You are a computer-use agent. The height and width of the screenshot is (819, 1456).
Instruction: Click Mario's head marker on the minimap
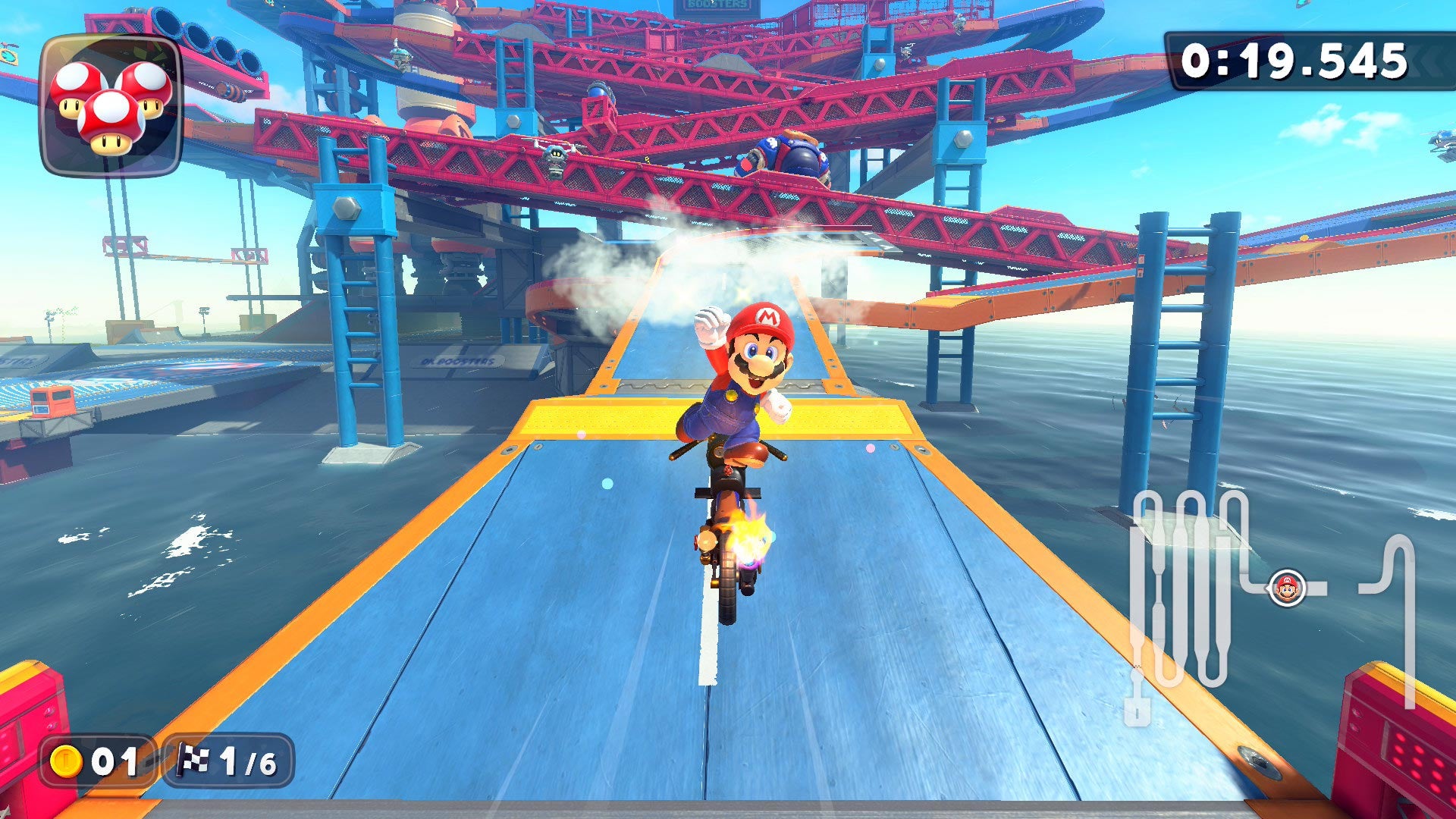pyautogui.click(x=1288, y=587)
